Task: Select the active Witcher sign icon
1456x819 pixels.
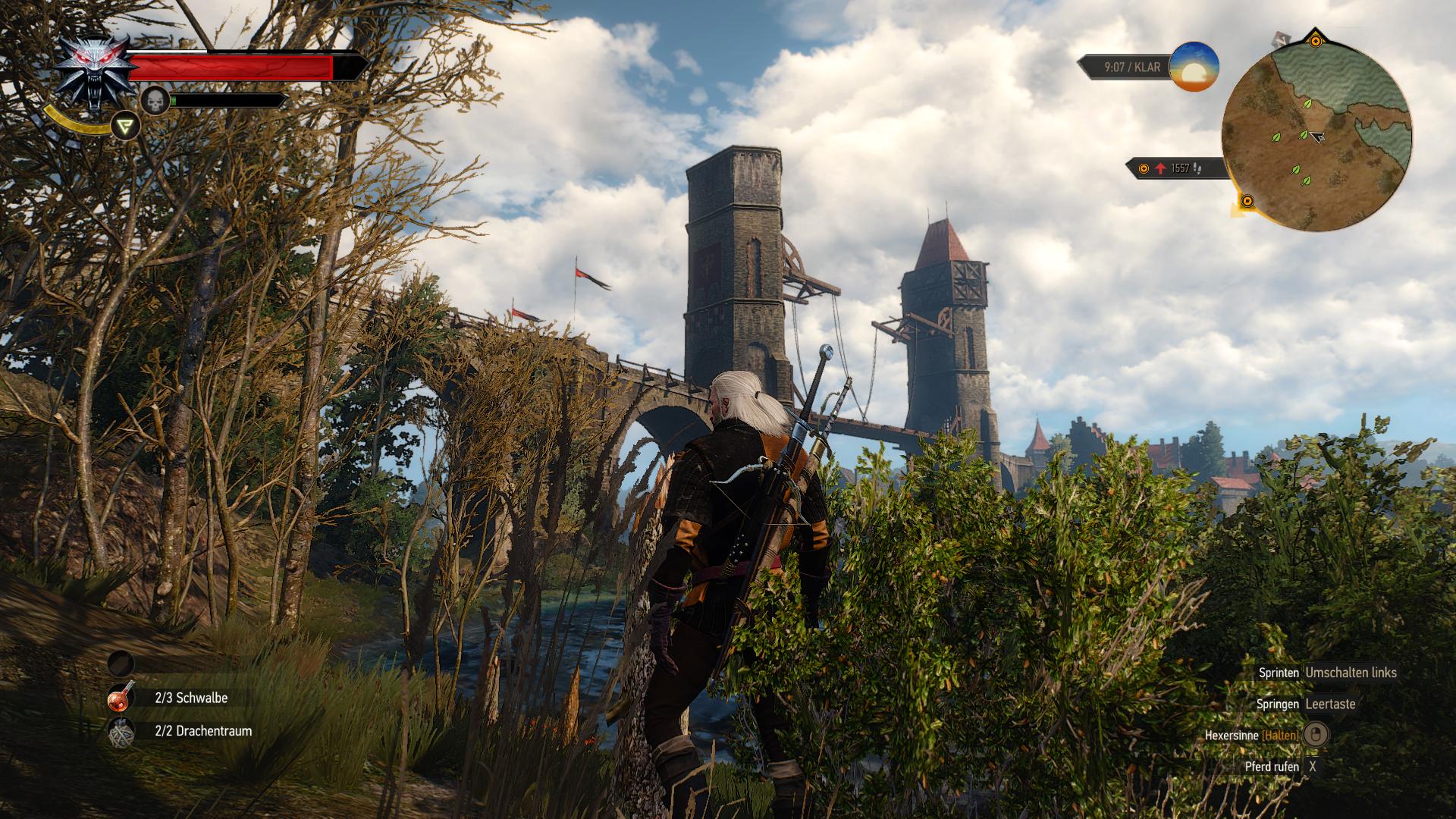Action: pos(125,126)
